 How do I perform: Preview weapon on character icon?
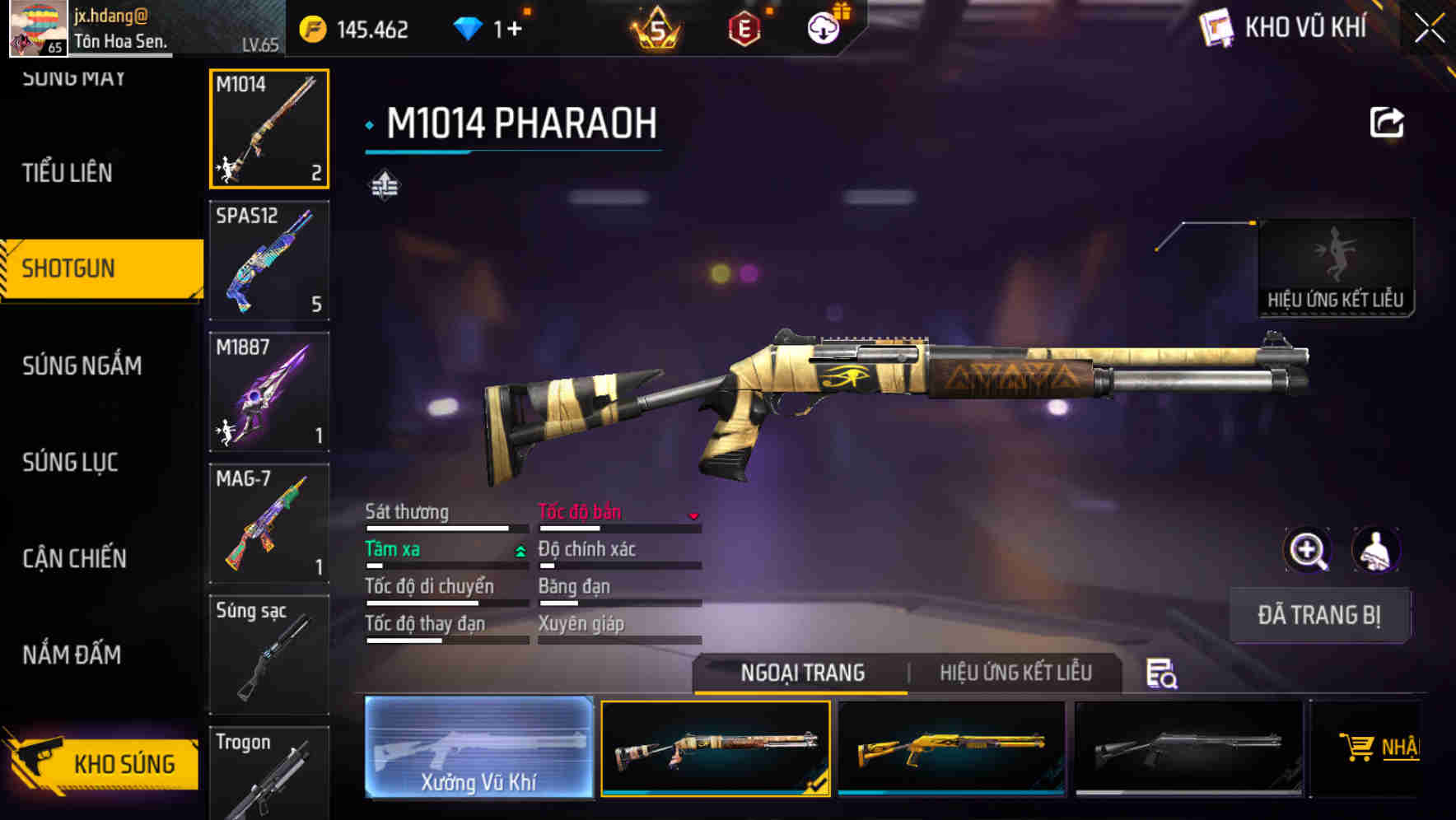pyautogui.click(x=1375, y=550)
